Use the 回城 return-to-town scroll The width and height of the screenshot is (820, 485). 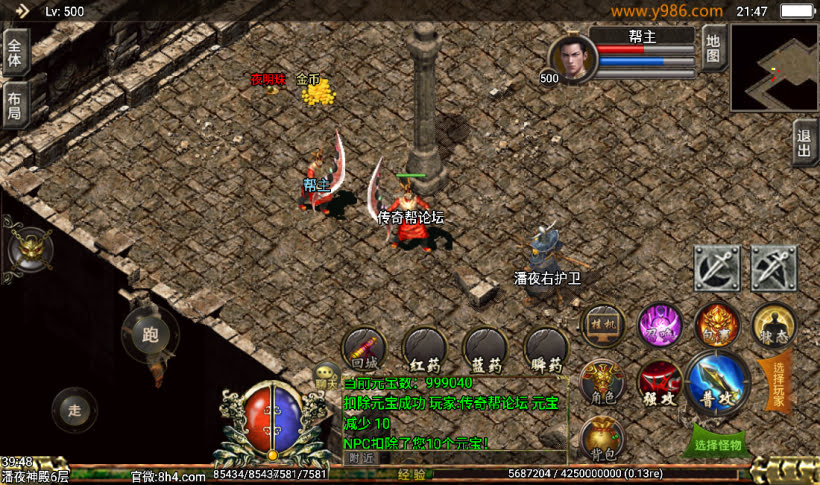tap(364, 349)
